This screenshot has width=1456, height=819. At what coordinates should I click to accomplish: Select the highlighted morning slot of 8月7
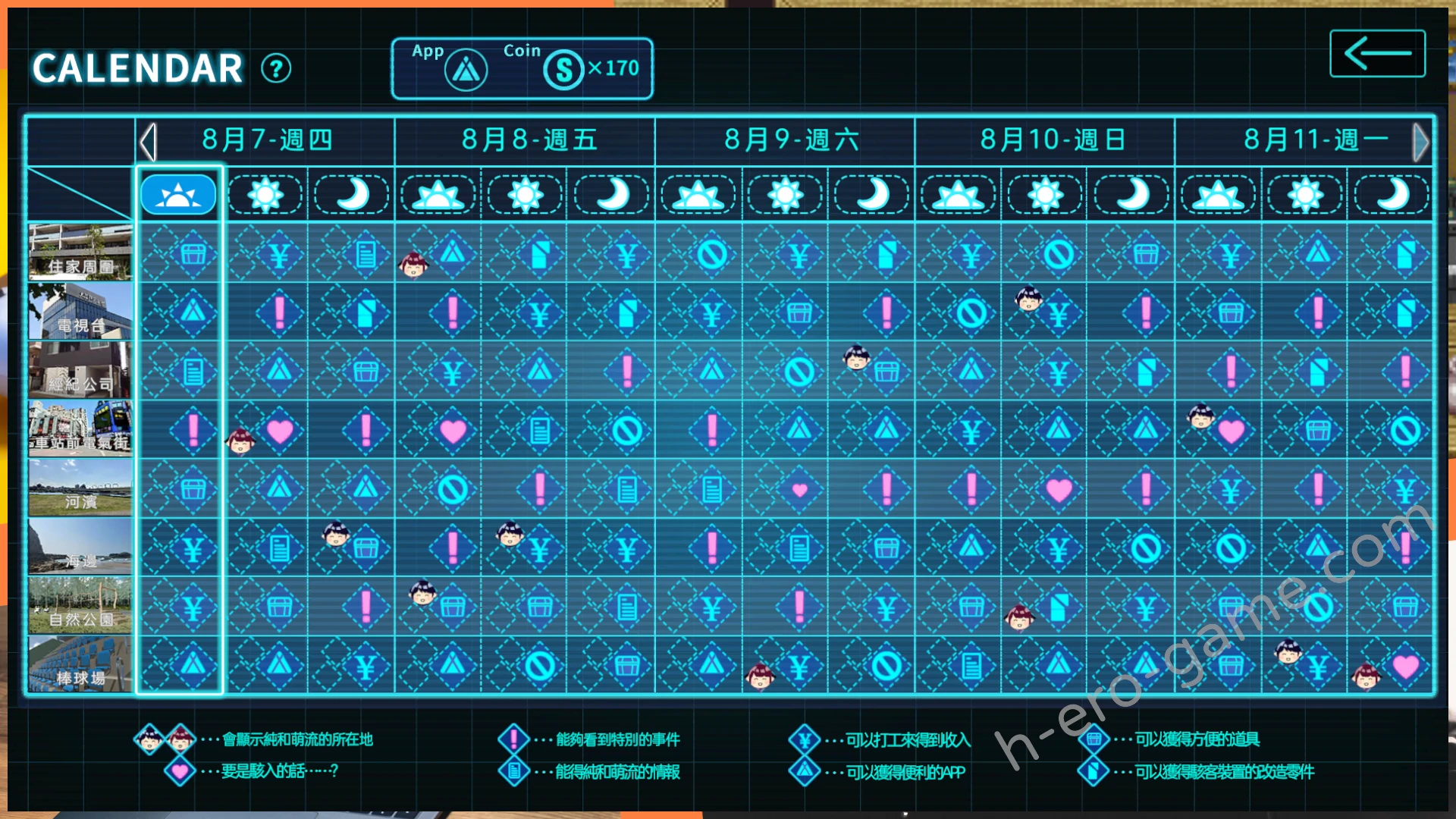(x=178, y=195)
